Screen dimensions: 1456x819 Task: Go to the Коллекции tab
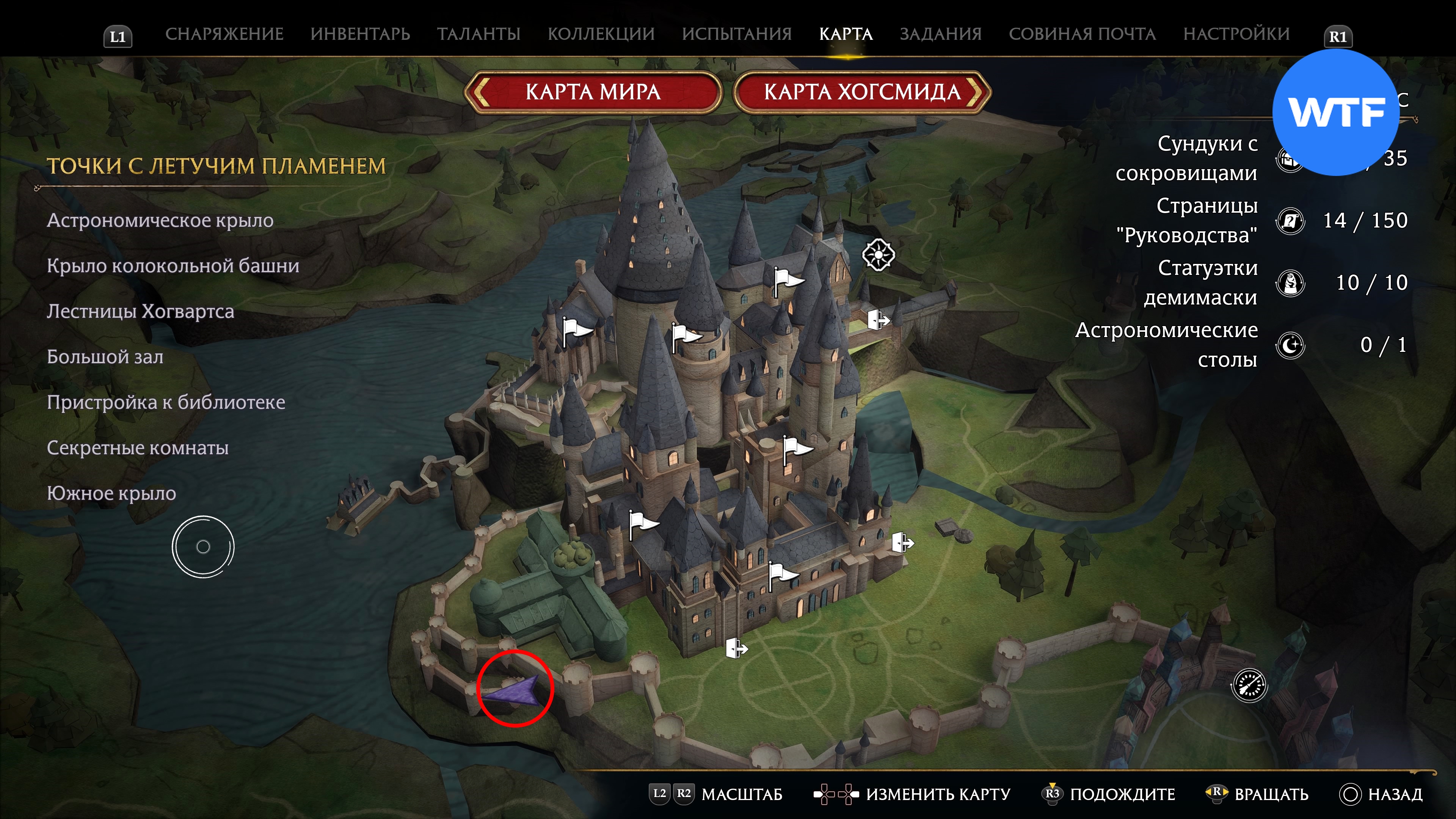tap(601, 34)
